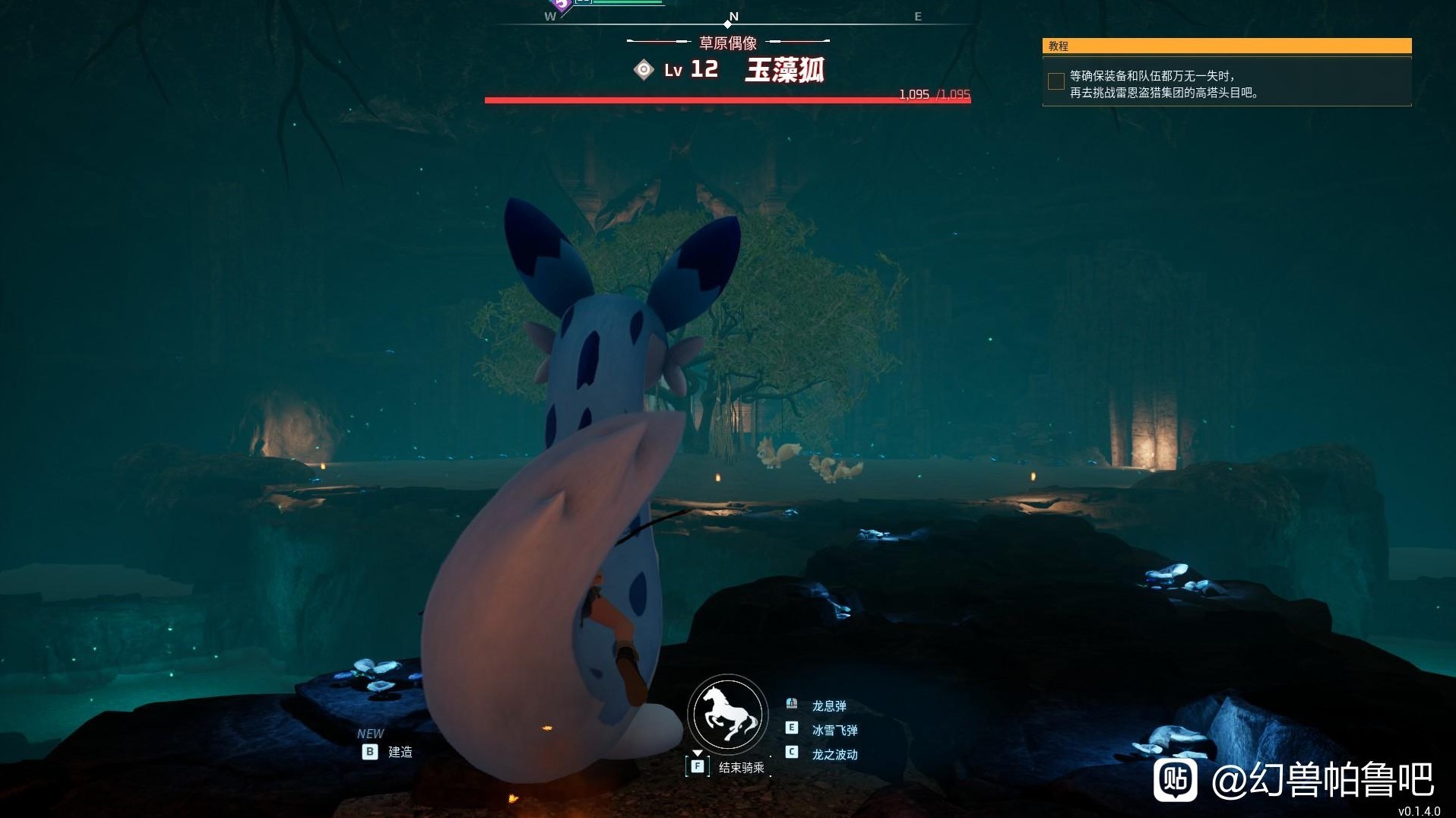Click the compass north marker
Image resolution: width=1456 pixels, height=818 pixels.
[733, 17]
